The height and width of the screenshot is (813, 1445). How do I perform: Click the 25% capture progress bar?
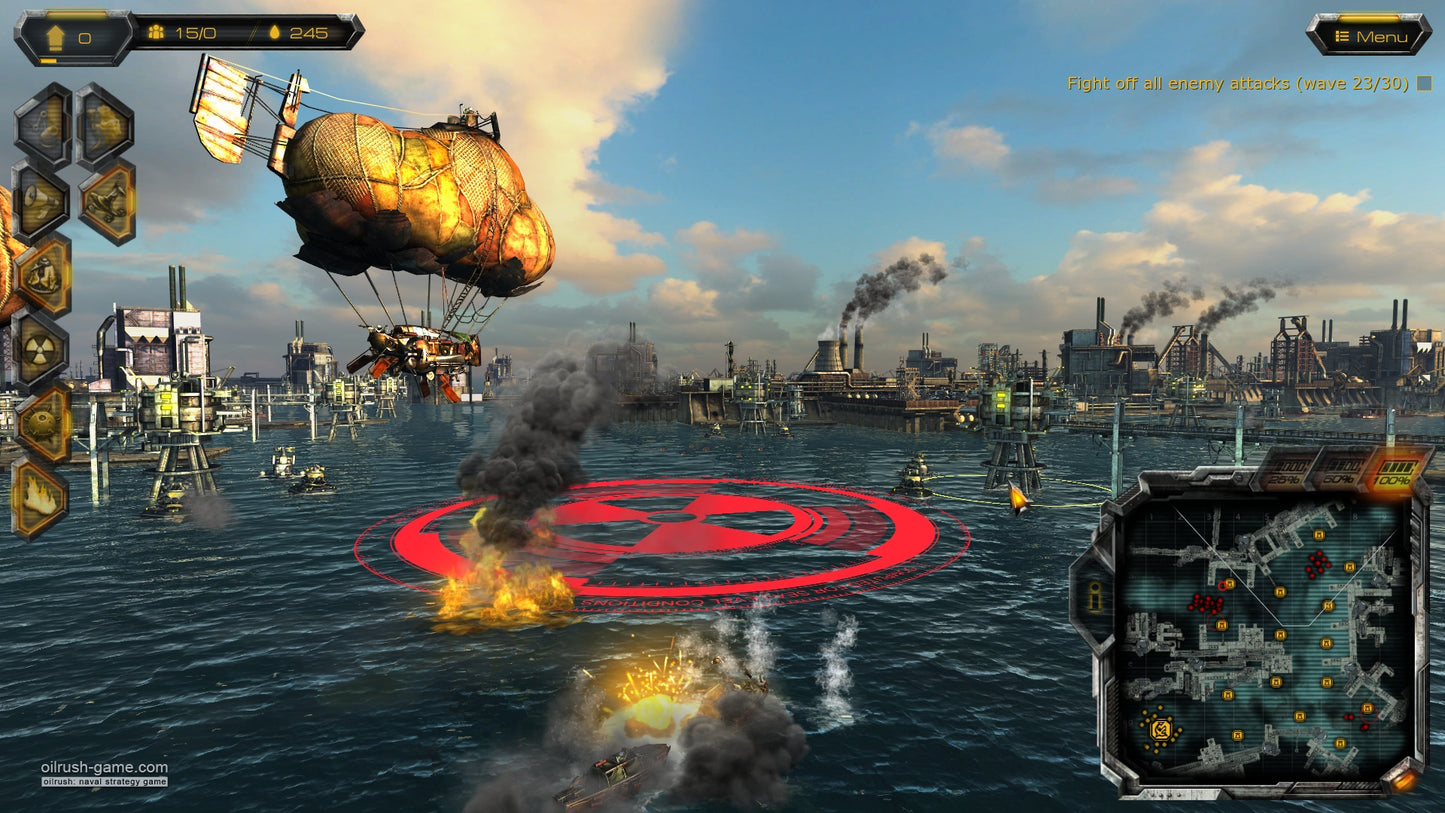1287,473
